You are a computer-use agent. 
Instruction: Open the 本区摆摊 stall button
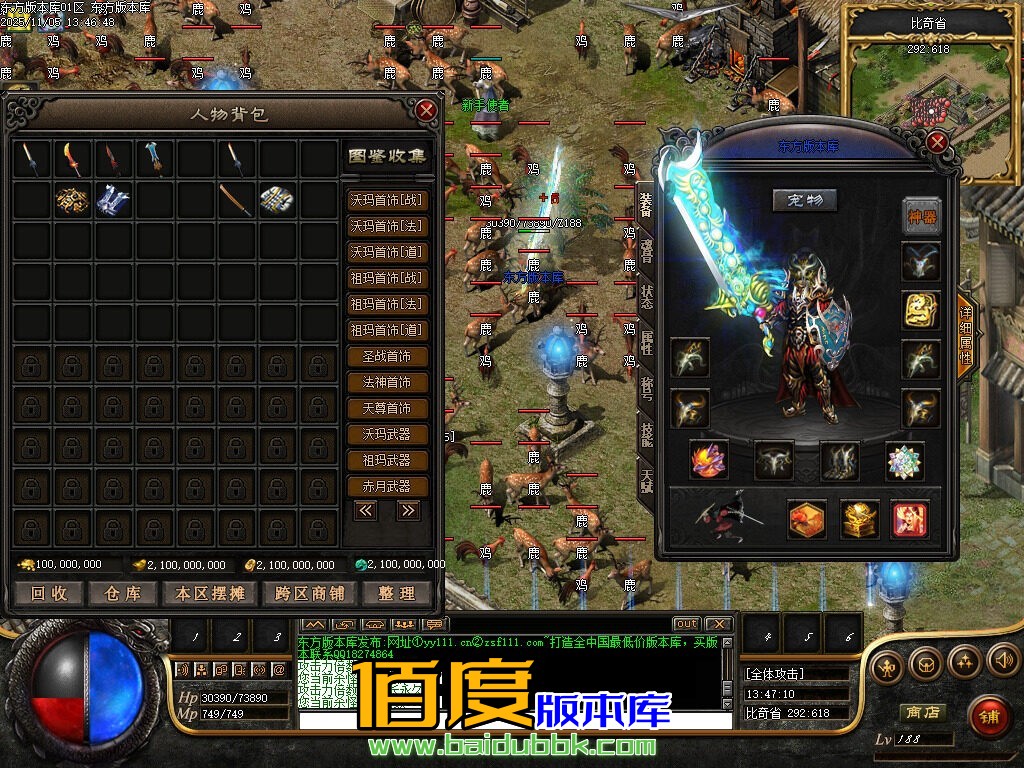(209, 593)
